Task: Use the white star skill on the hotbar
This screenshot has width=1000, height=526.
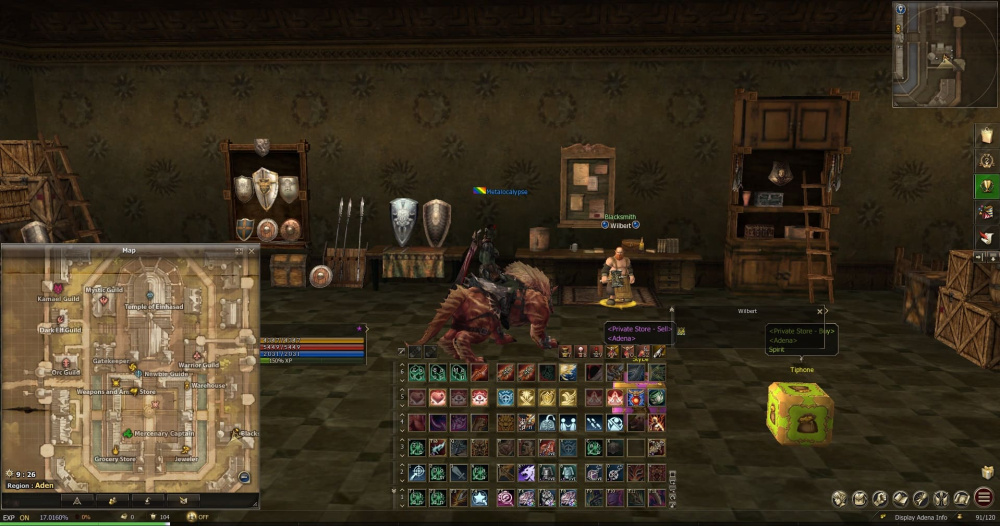Action: pos(479,497)
